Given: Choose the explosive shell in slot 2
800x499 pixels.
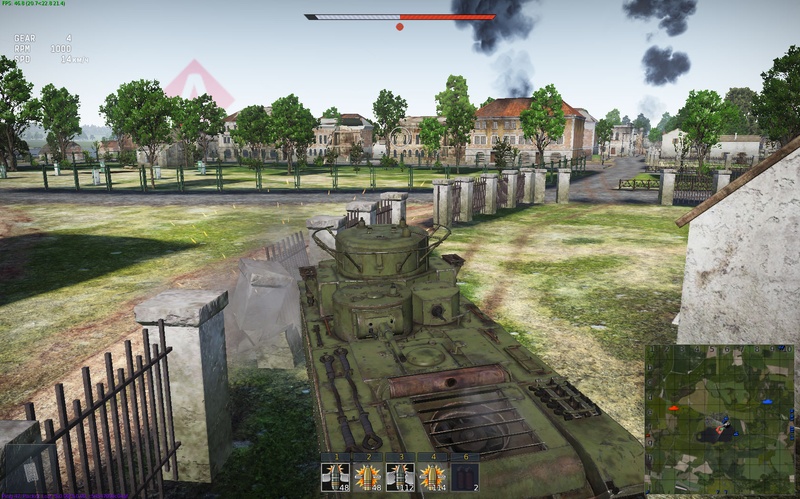Looking at the screenshot, I should (367, 475).
